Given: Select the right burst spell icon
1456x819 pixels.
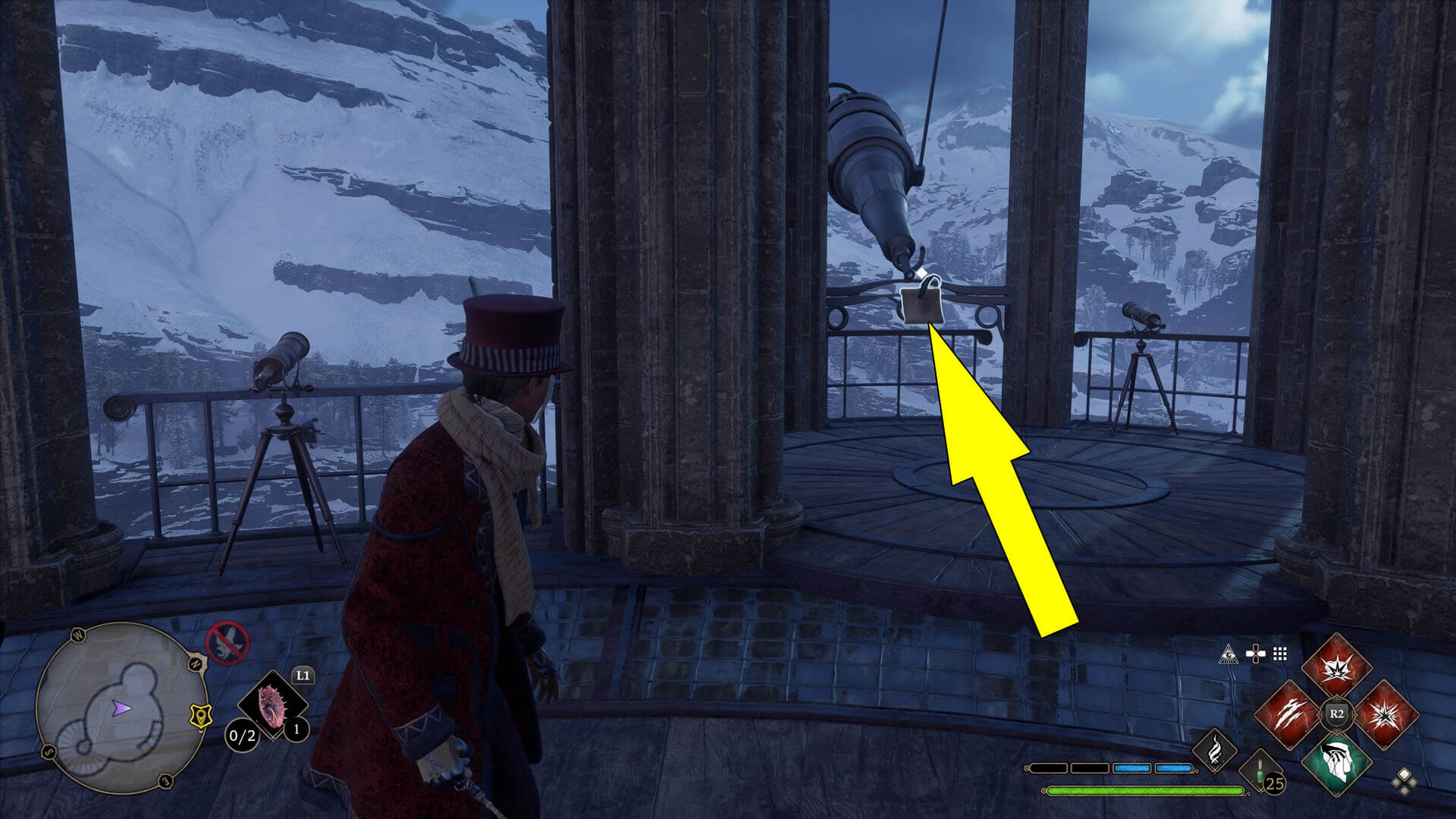Looking at the screenshot, I should [1387, 713].
